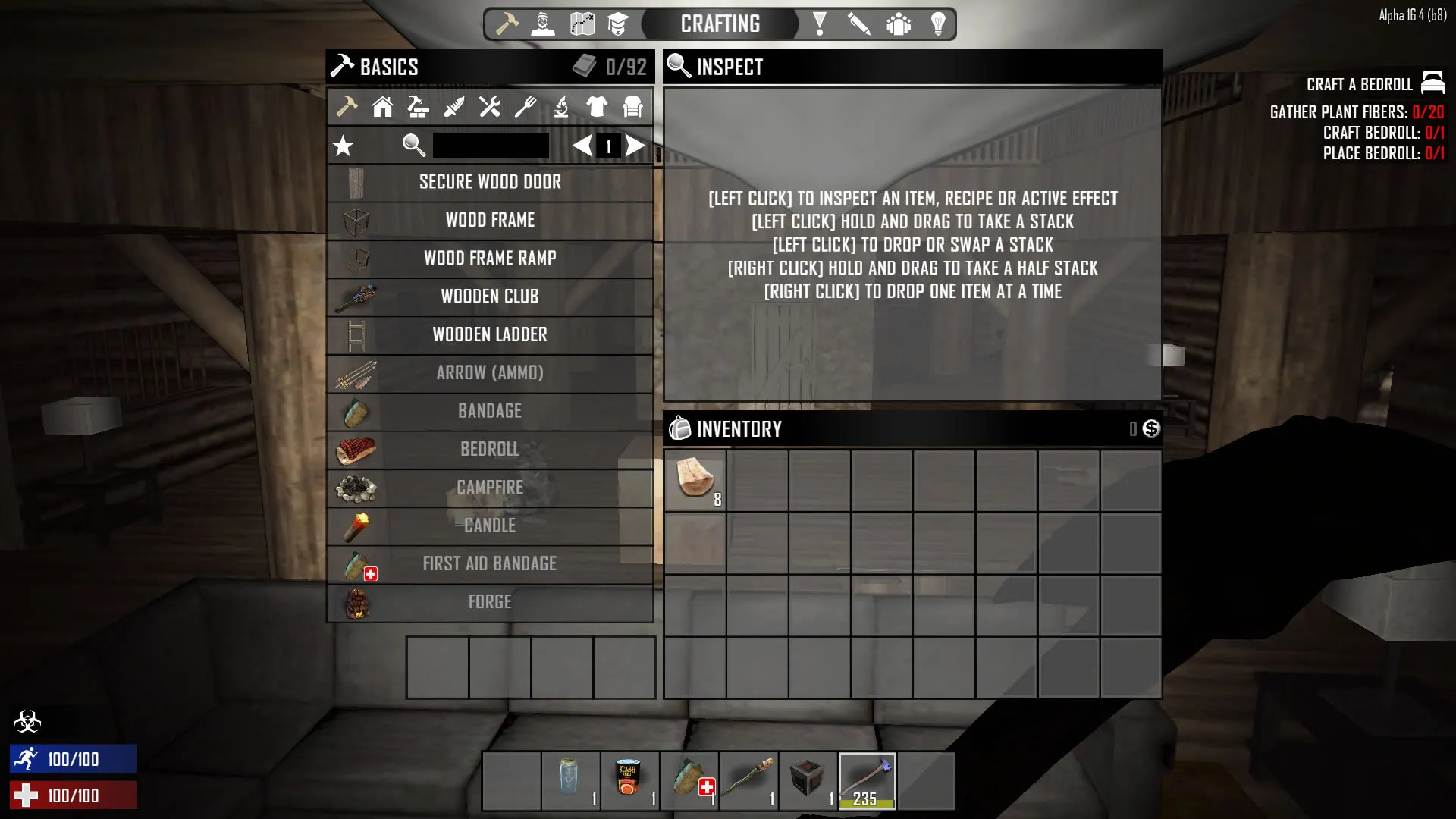Viewport: 1456px width, 819px height.
Task: Click the recipe search text field
Action: coord(491,146)
